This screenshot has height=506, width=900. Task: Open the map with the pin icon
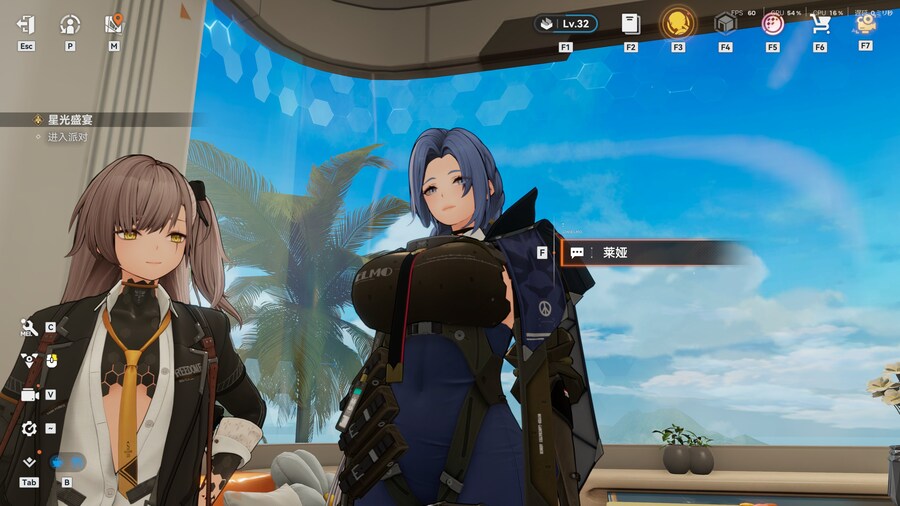coord(114,23)
